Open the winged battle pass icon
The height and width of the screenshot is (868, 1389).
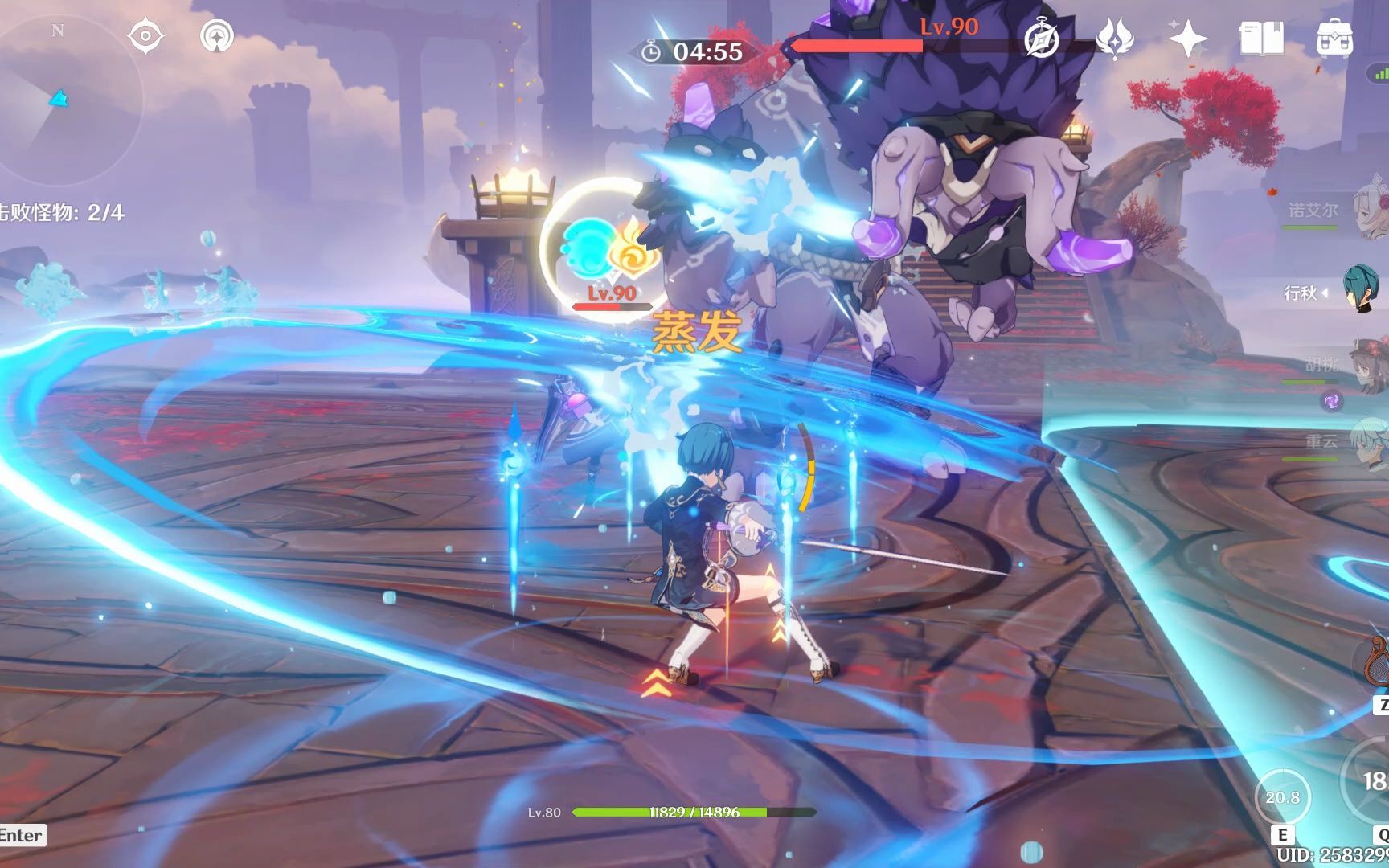tap(1114, 39)
